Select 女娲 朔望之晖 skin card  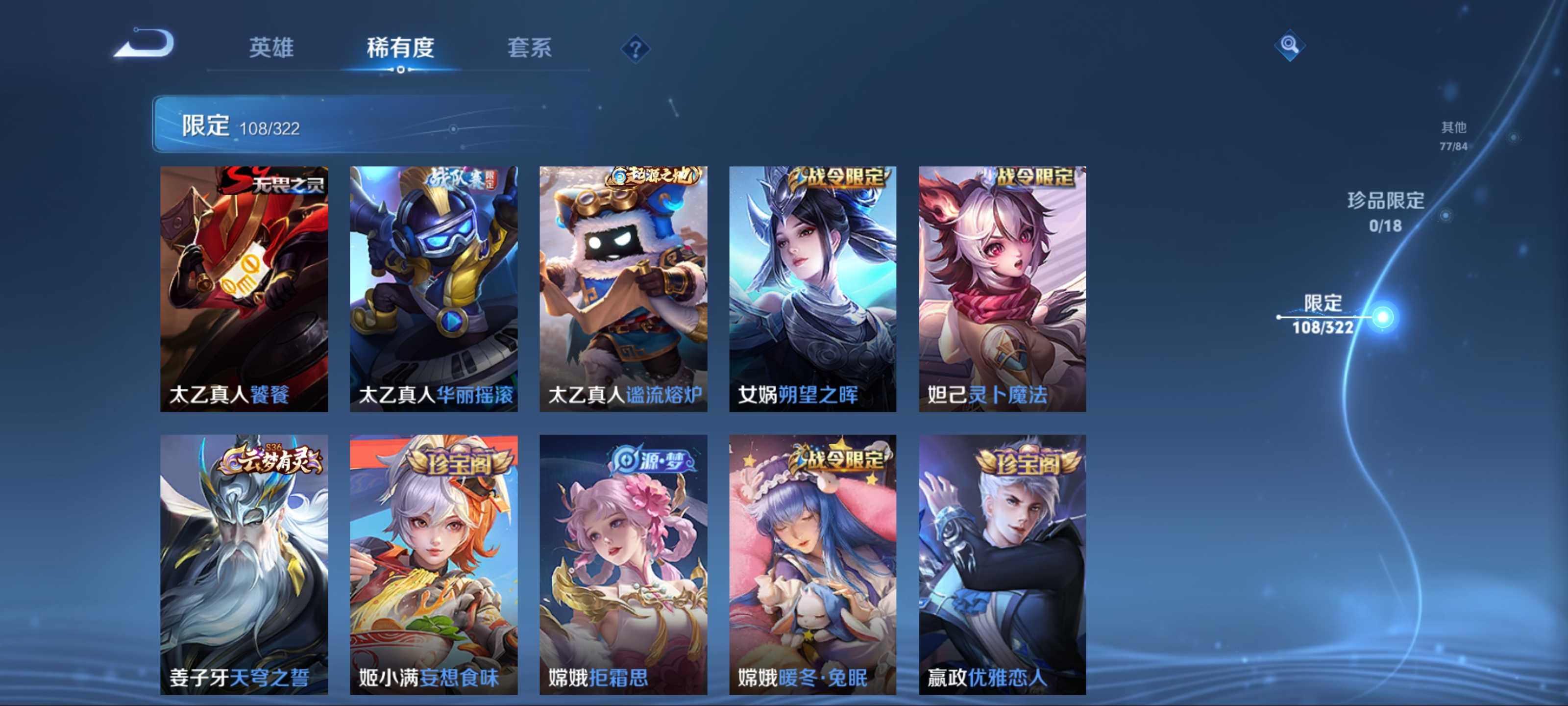(812, 289)
